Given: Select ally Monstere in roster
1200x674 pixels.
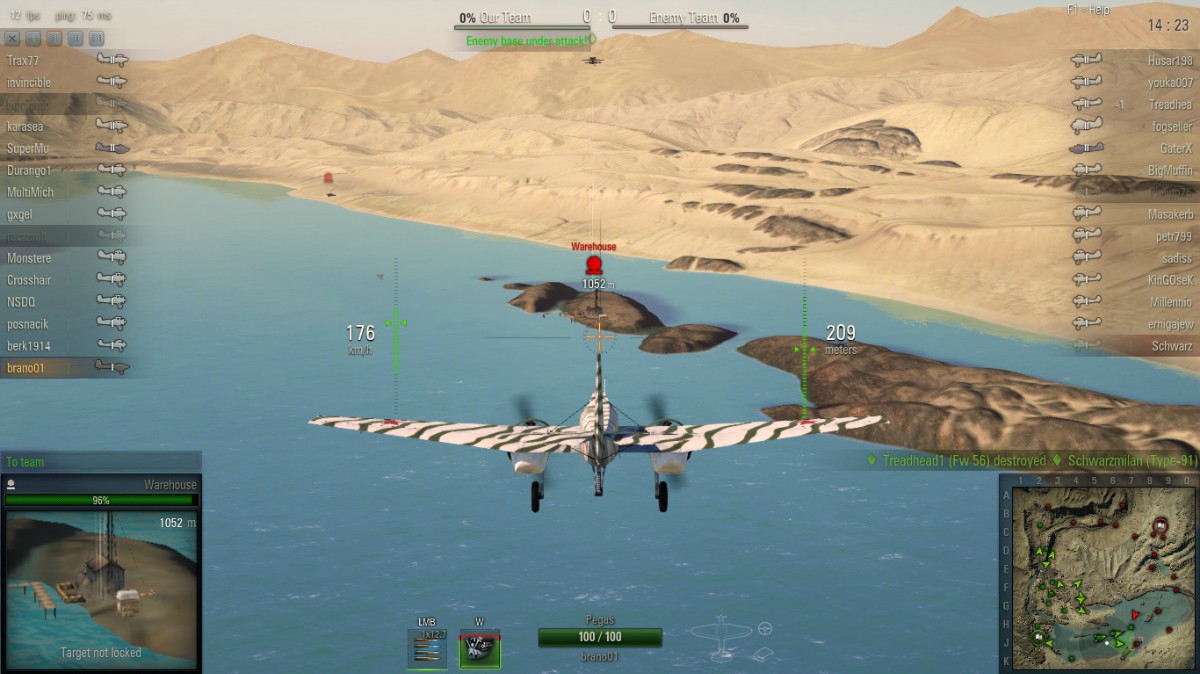Looking at the screenshot, I should [x=29, y=258].
